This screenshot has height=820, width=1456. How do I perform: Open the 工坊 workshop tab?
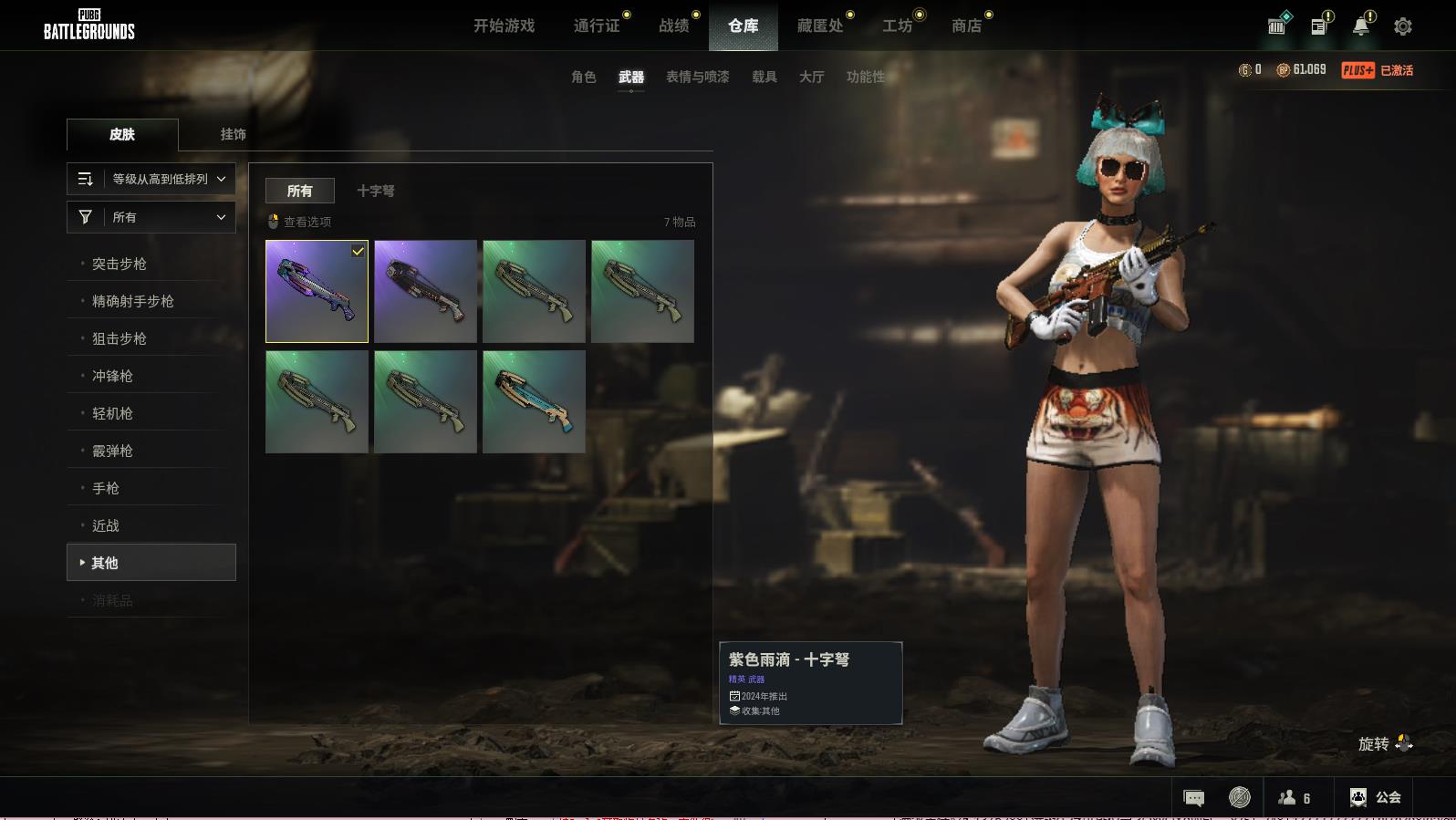(898, 26)
